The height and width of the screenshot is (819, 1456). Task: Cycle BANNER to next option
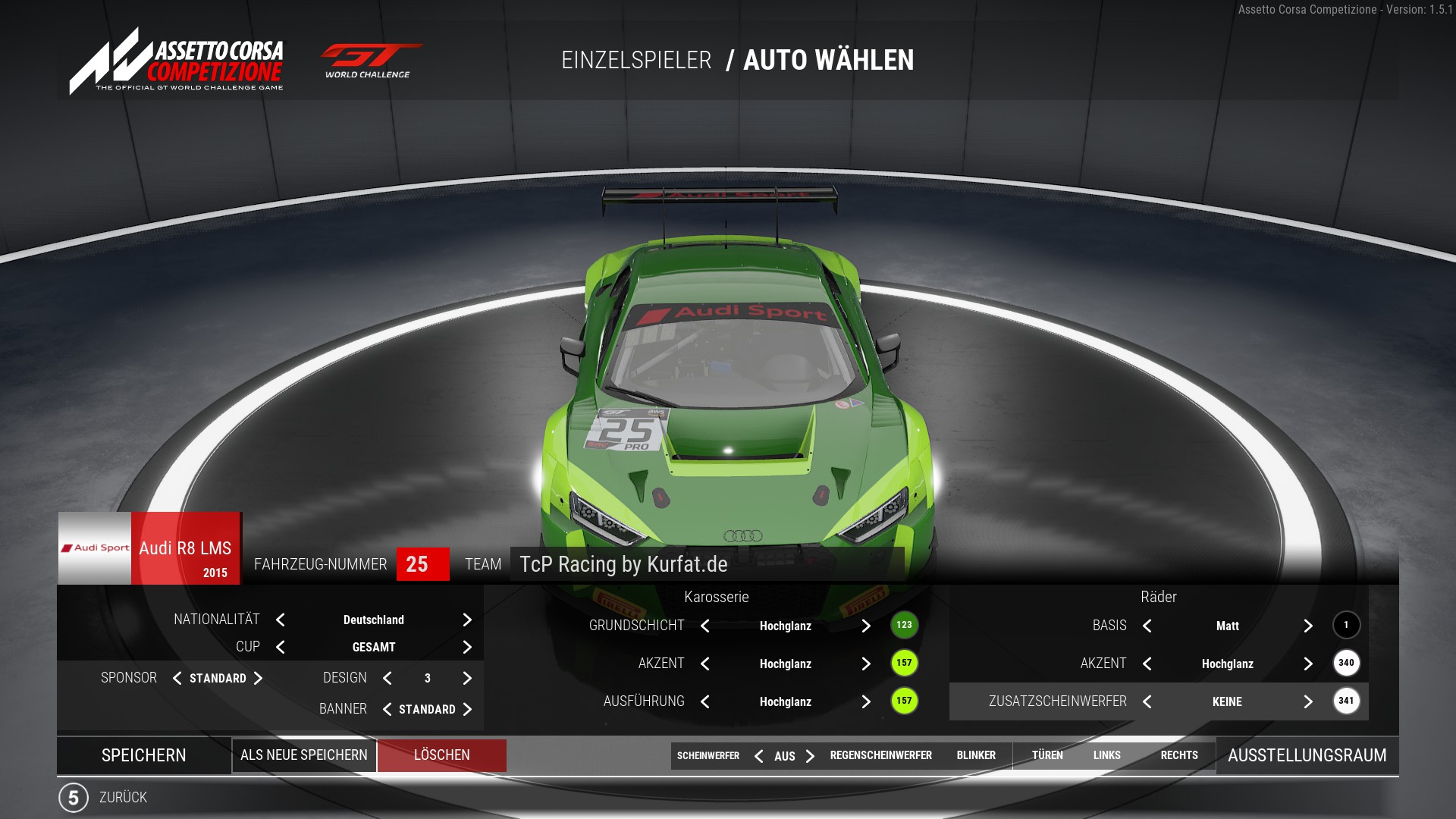click(x=467, y=710)
